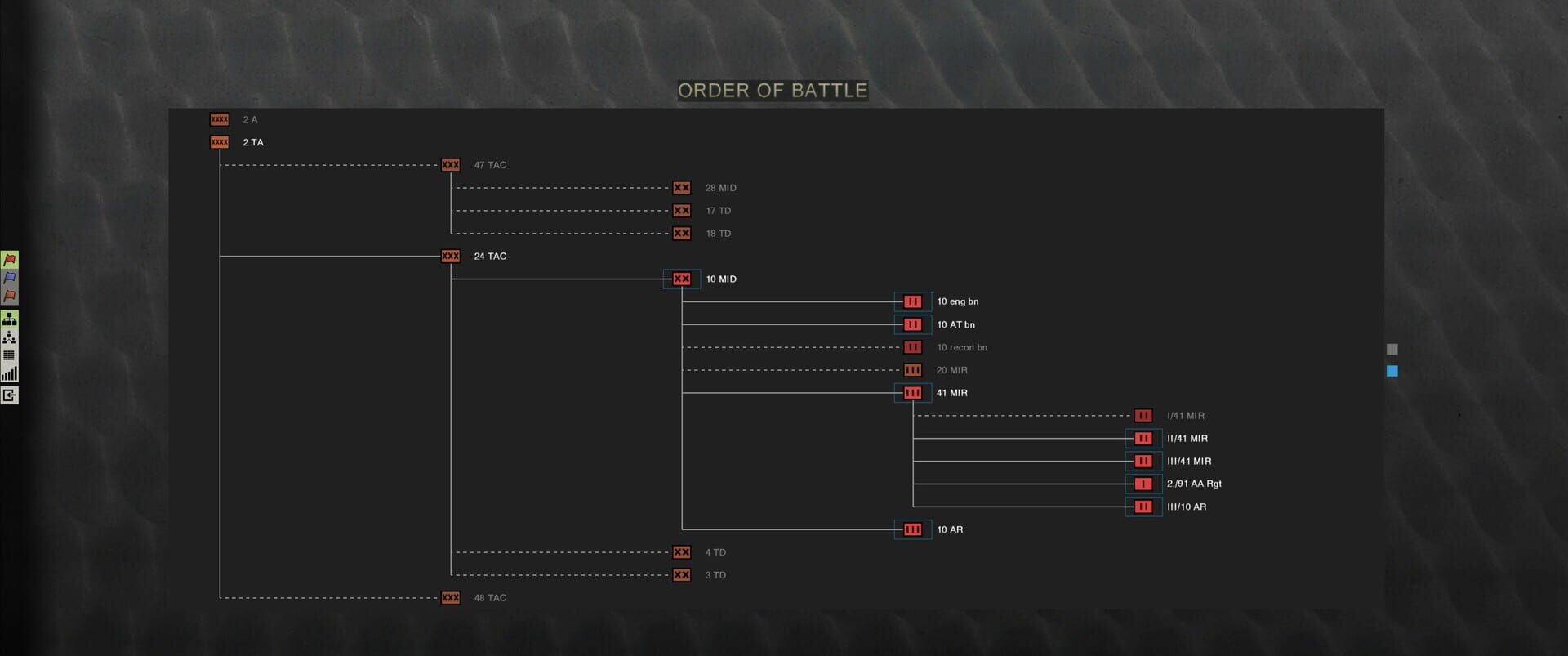The width and height of the screenshot is (1568, 656).
Task: Open the table view icon
Action: tap(9, 355)
